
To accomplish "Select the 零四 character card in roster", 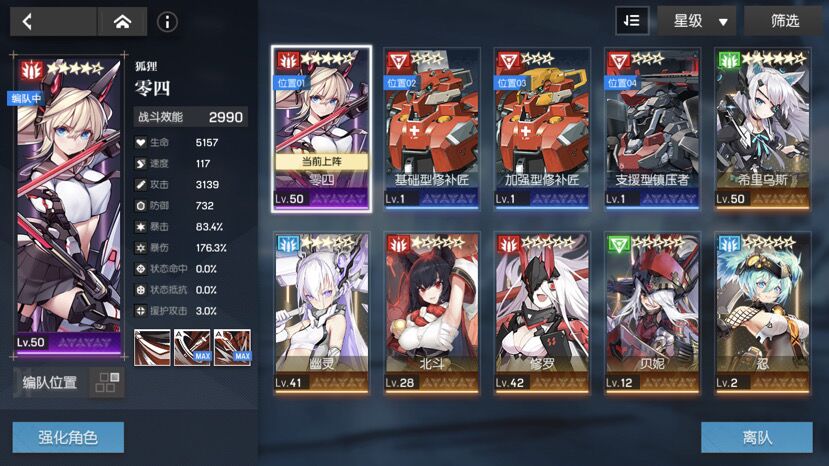I will (x=320, y=128).
